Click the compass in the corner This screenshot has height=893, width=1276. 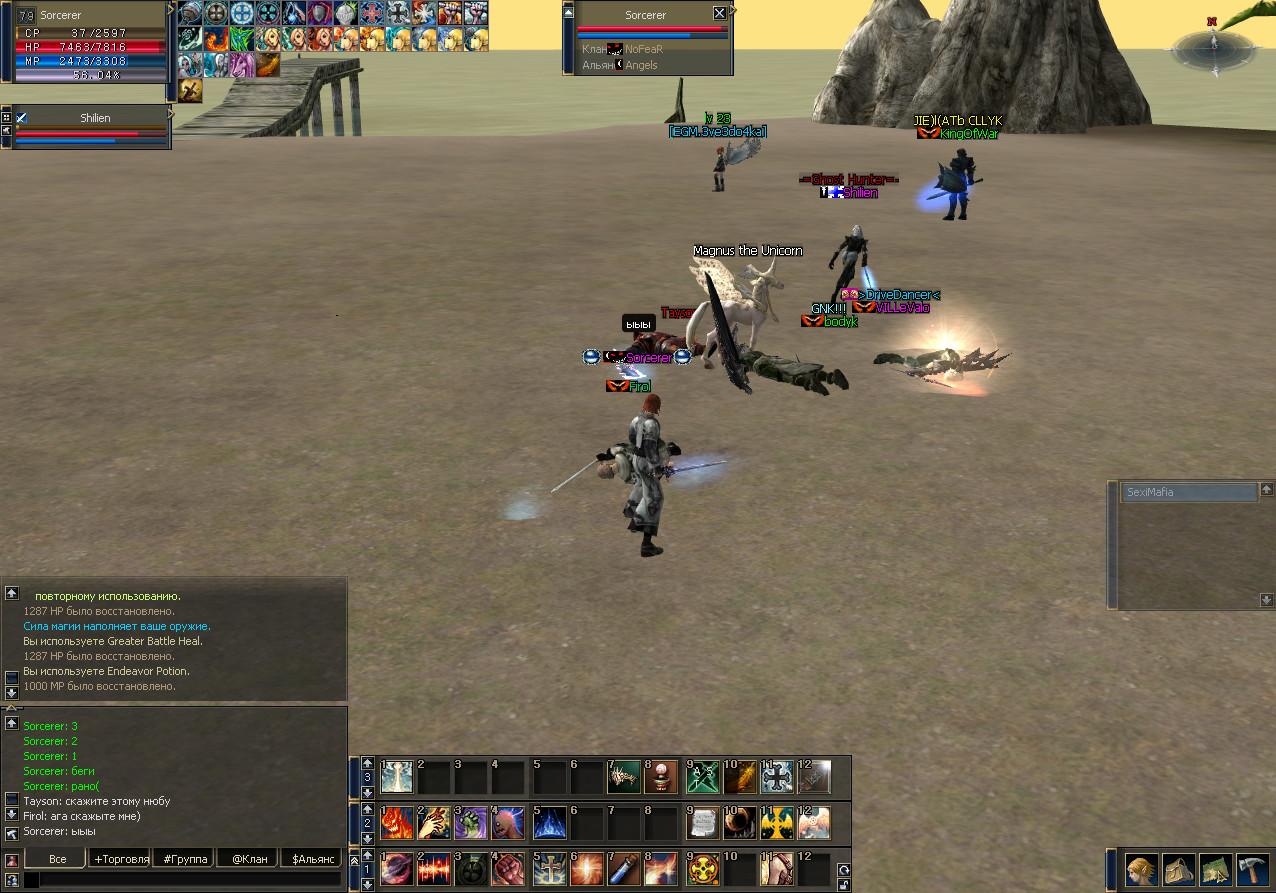click(x=1212, y=47)
